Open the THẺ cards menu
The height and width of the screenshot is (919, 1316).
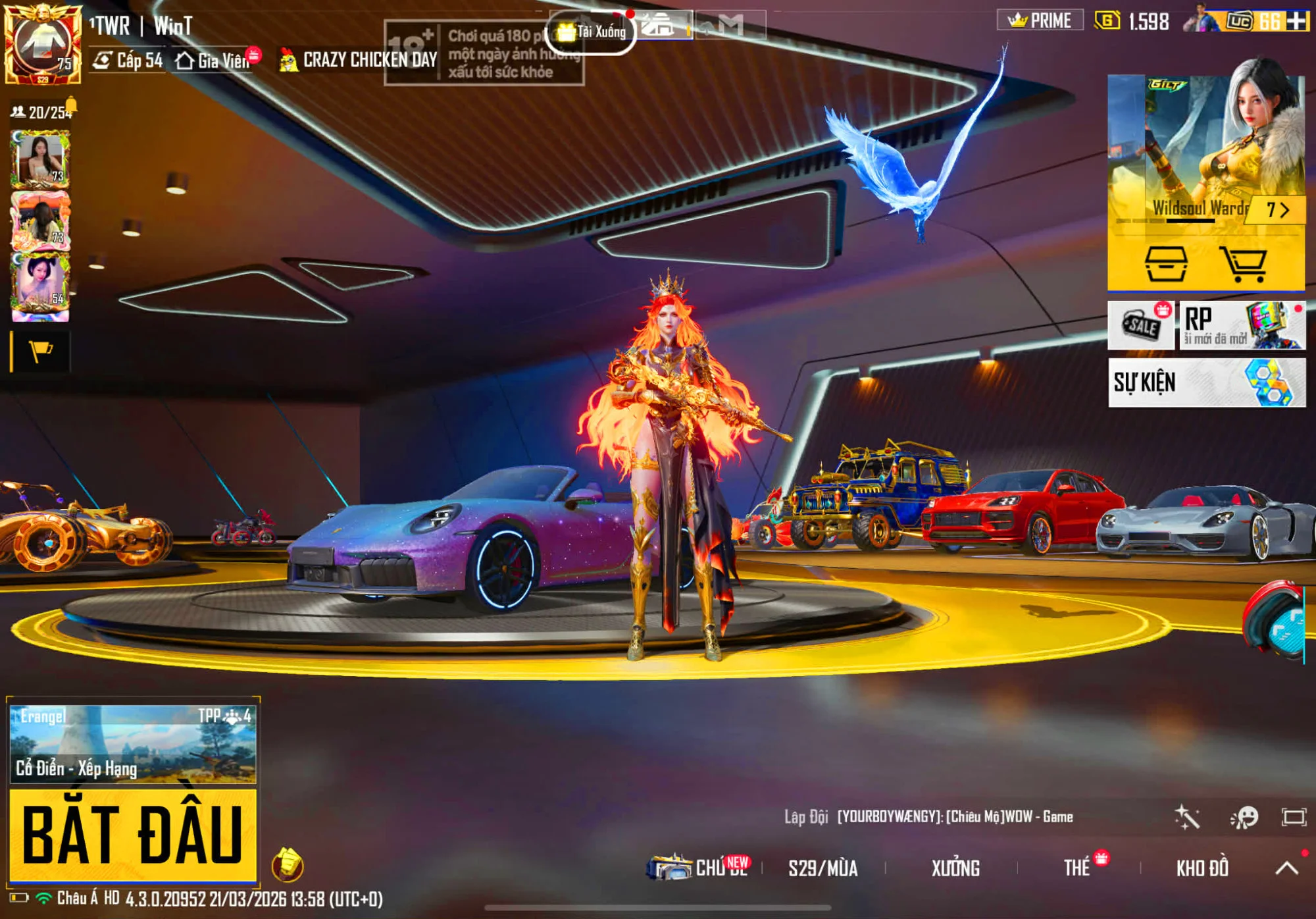coord(1077,868)
